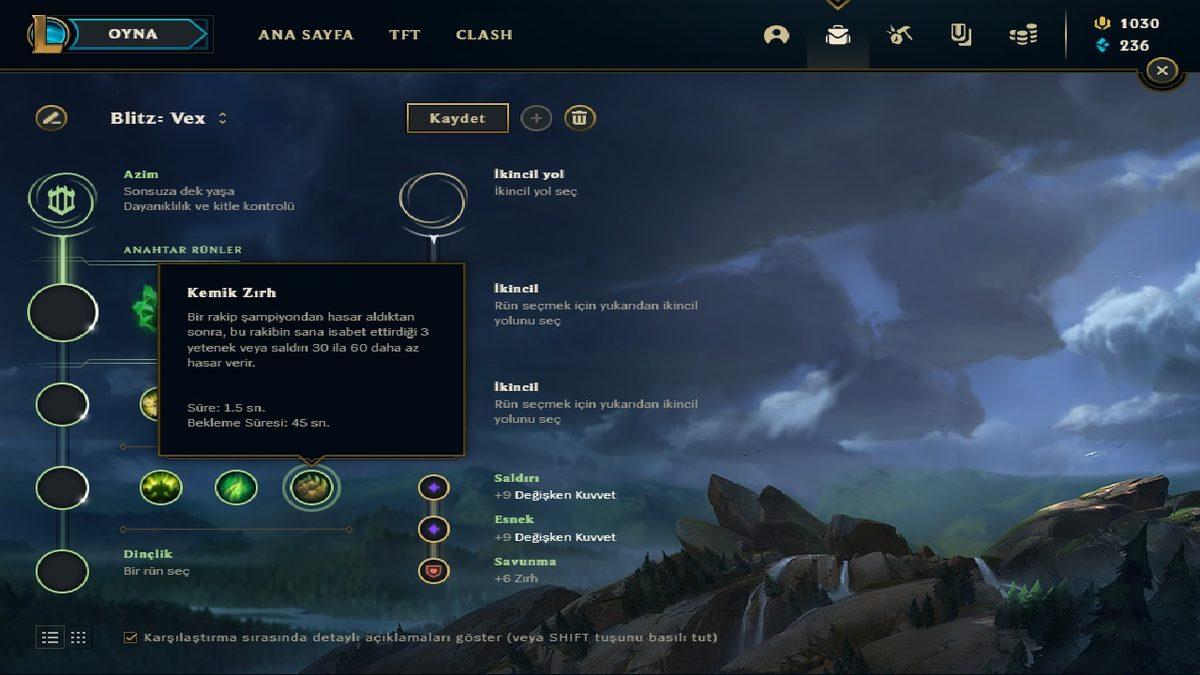Select the Kemik Zırh rune
1200x675 pixels.
click(311, 488)
